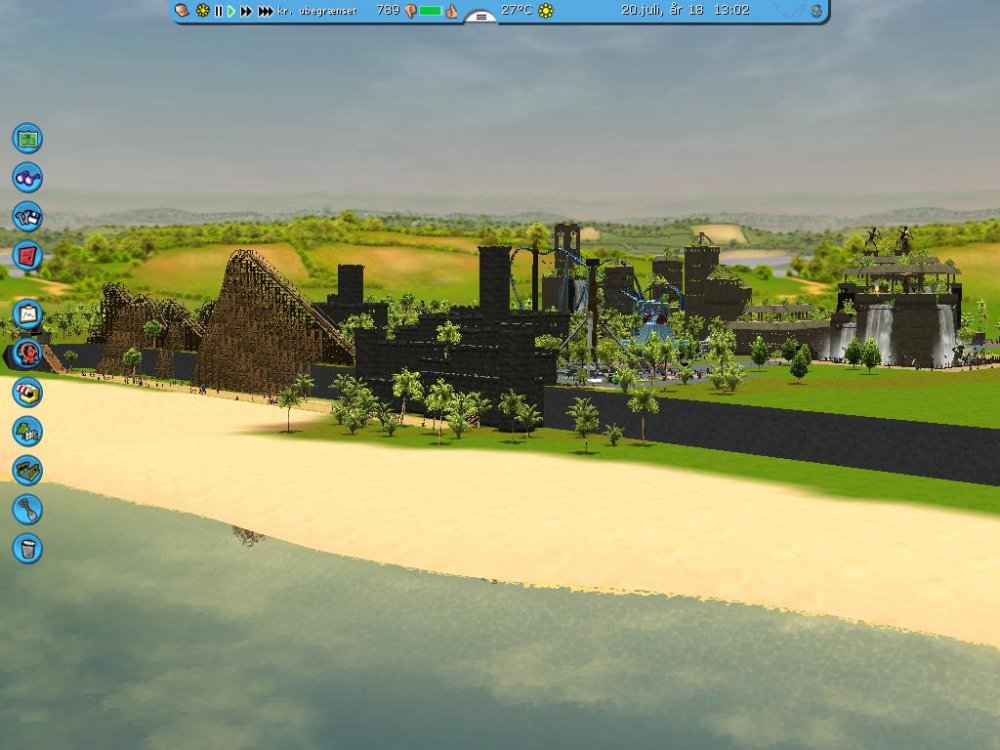Set game speed to double fast-forward

246,11
